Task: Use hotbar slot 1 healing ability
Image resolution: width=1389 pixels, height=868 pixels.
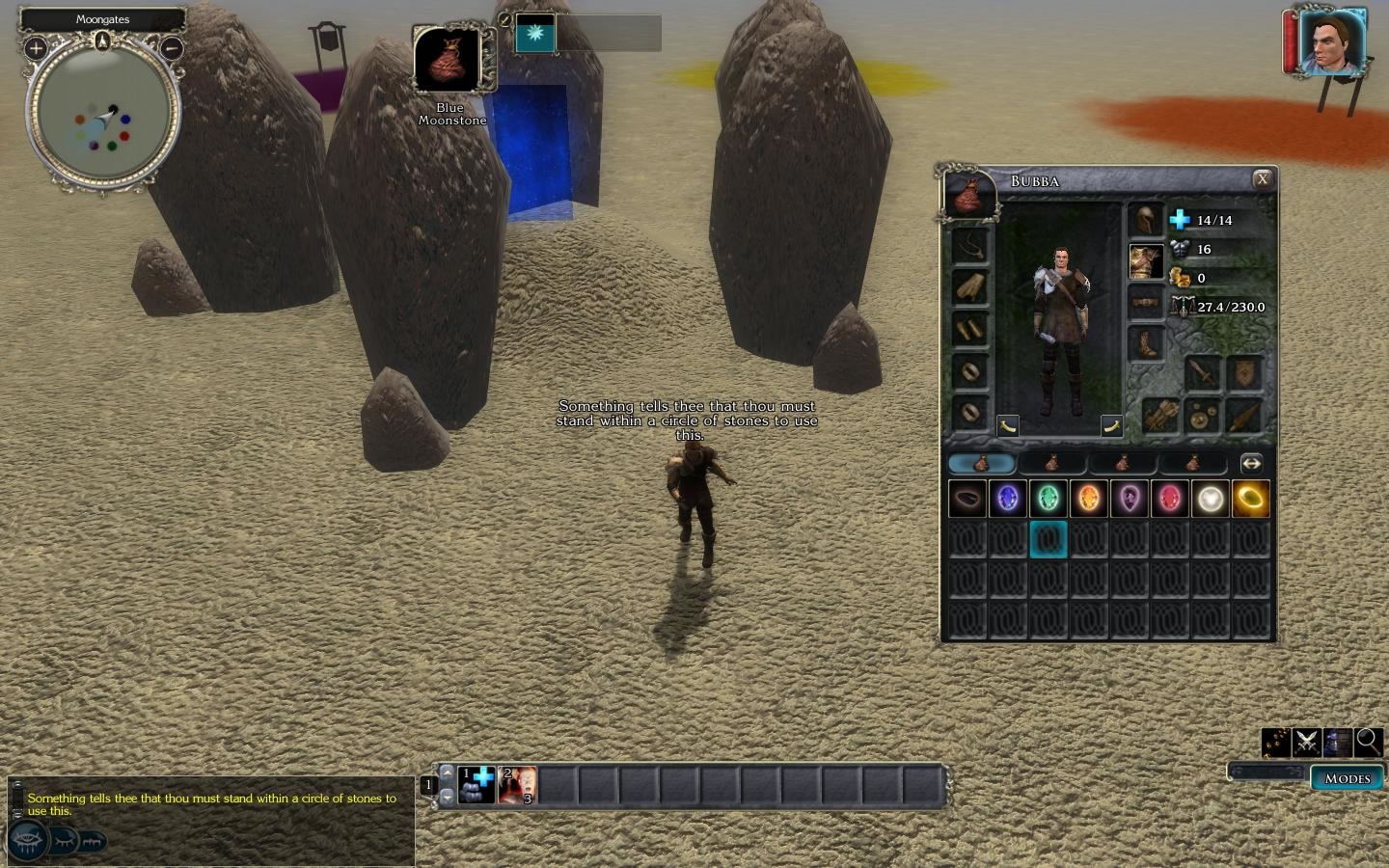Action: pyautogui.click(x=476, y=785)
